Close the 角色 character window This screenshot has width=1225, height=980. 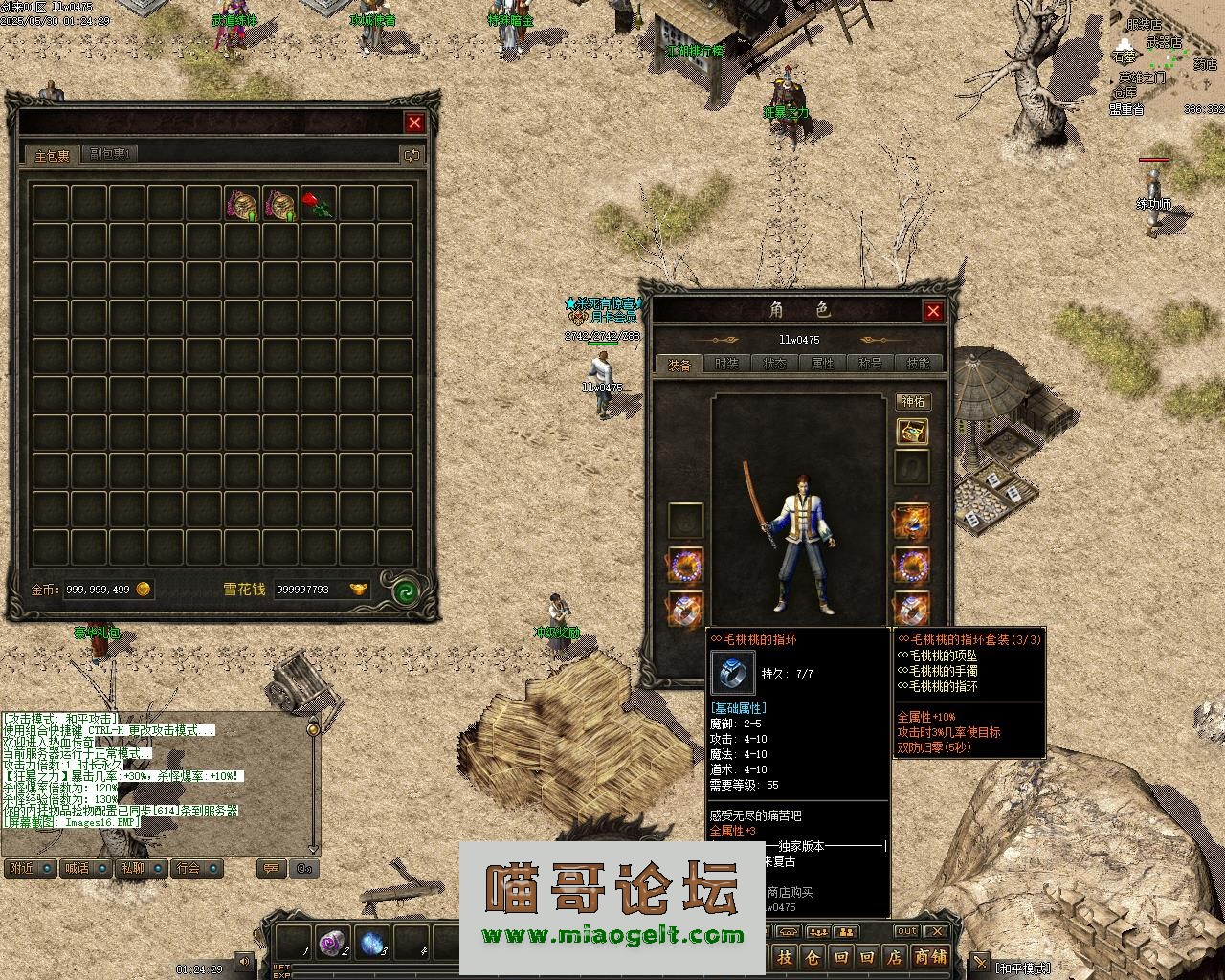[933, 310]
